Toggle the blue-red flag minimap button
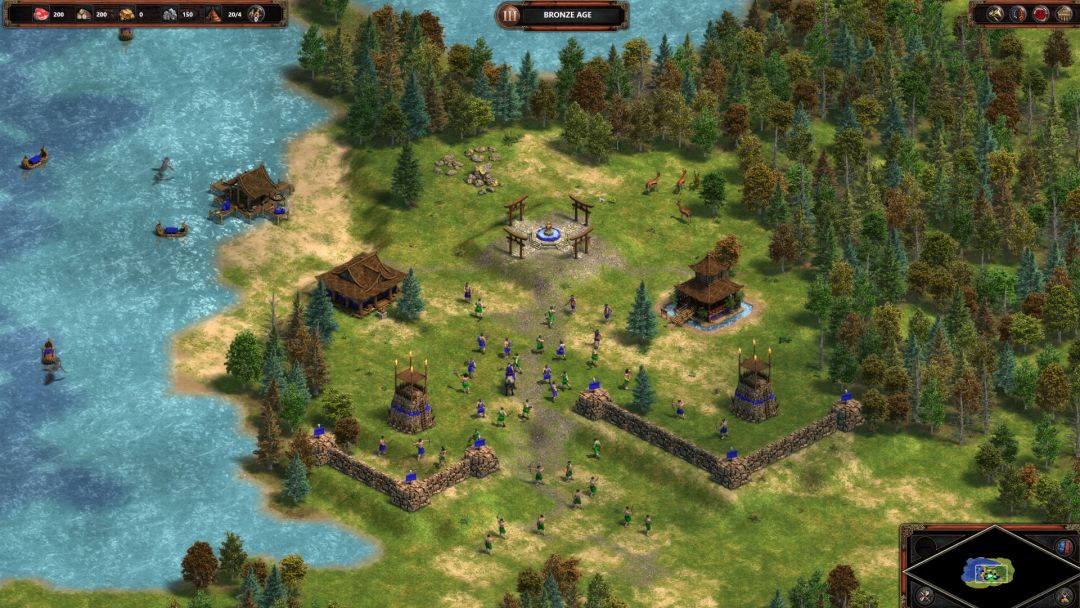 1063,546
